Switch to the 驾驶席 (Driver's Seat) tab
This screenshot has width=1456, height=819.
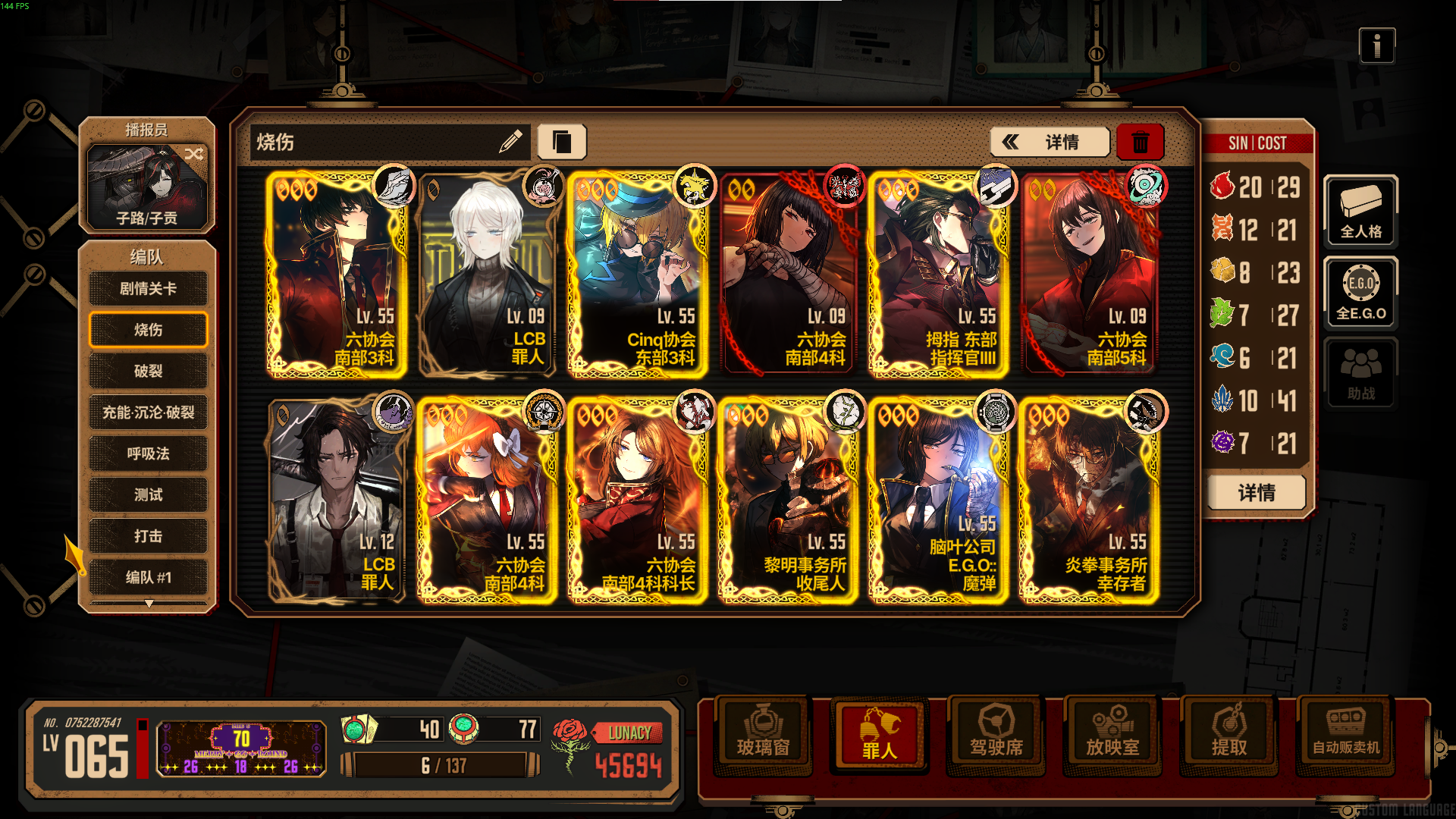(x=996, y=733)
